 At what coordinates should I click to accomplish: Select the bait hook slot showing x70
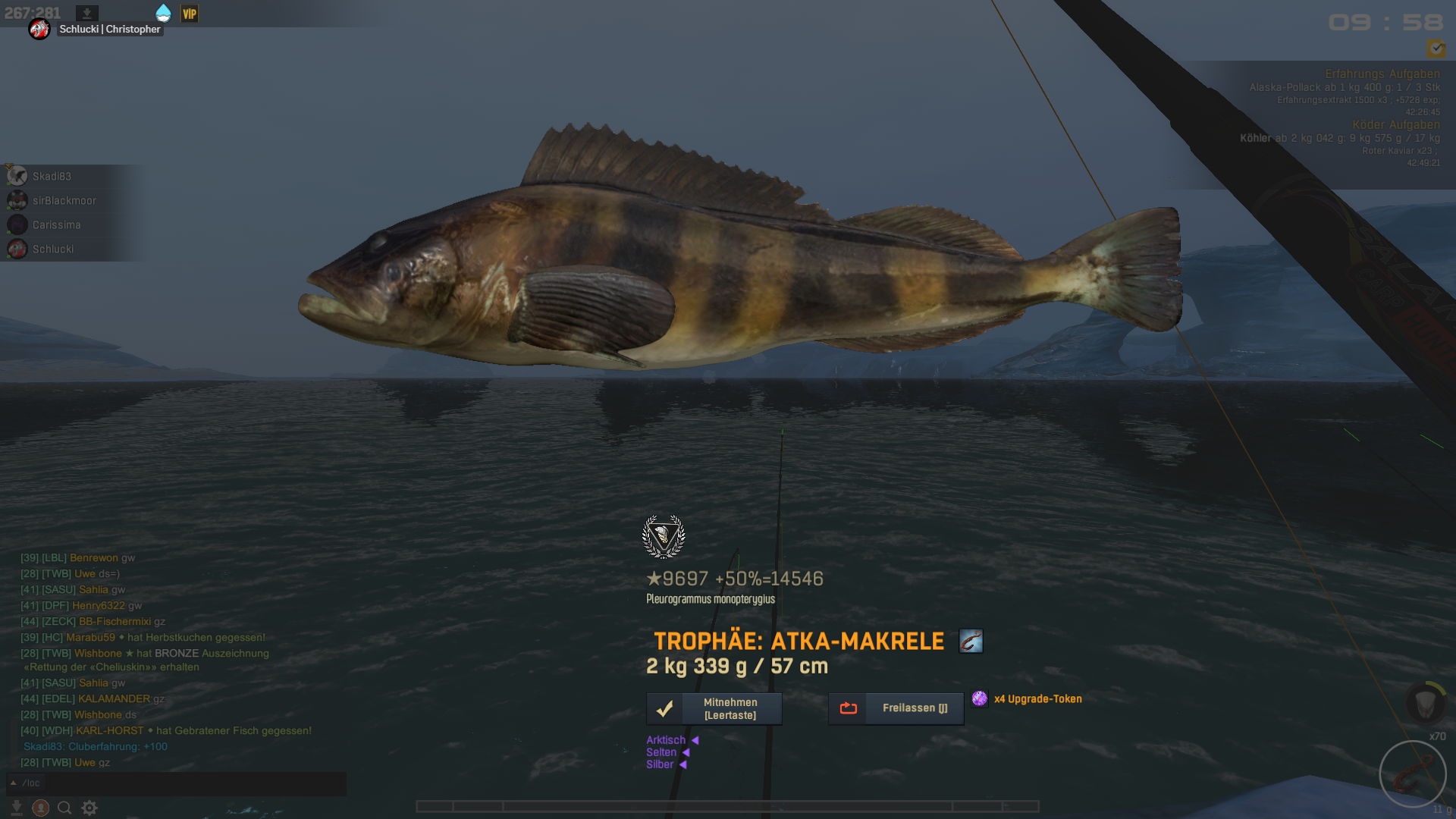1412,773
